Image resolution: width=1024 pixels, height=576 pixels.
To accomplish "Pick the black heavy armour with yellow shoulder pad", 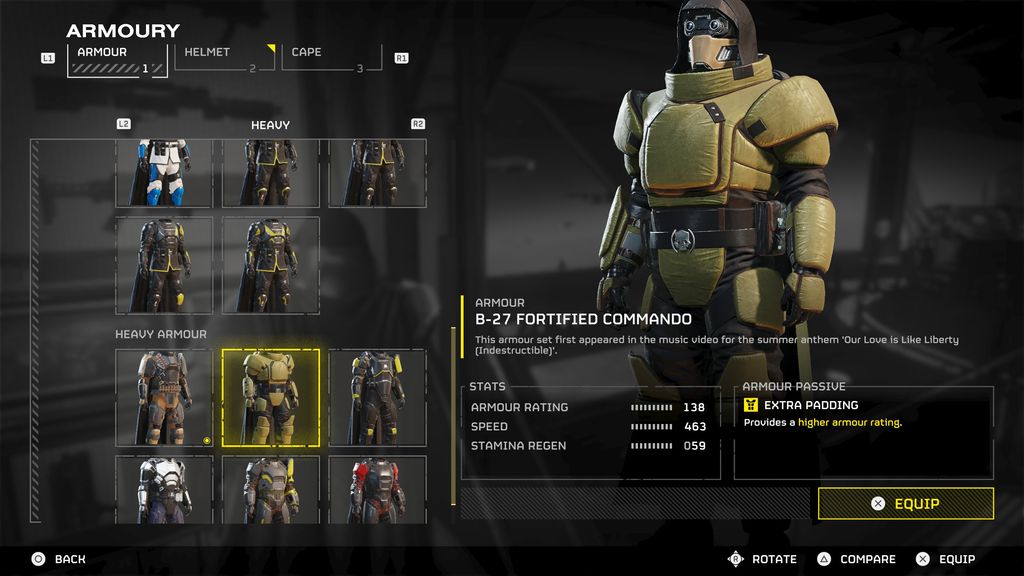I will (377, 397).
